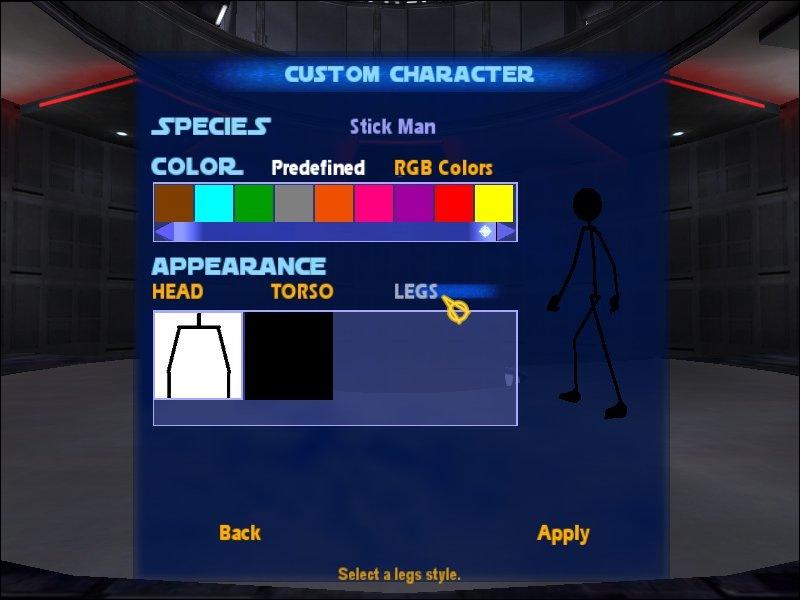Pick the brown color swatch
The height and width of the screenshot is (600, 800).
[174, 203]
